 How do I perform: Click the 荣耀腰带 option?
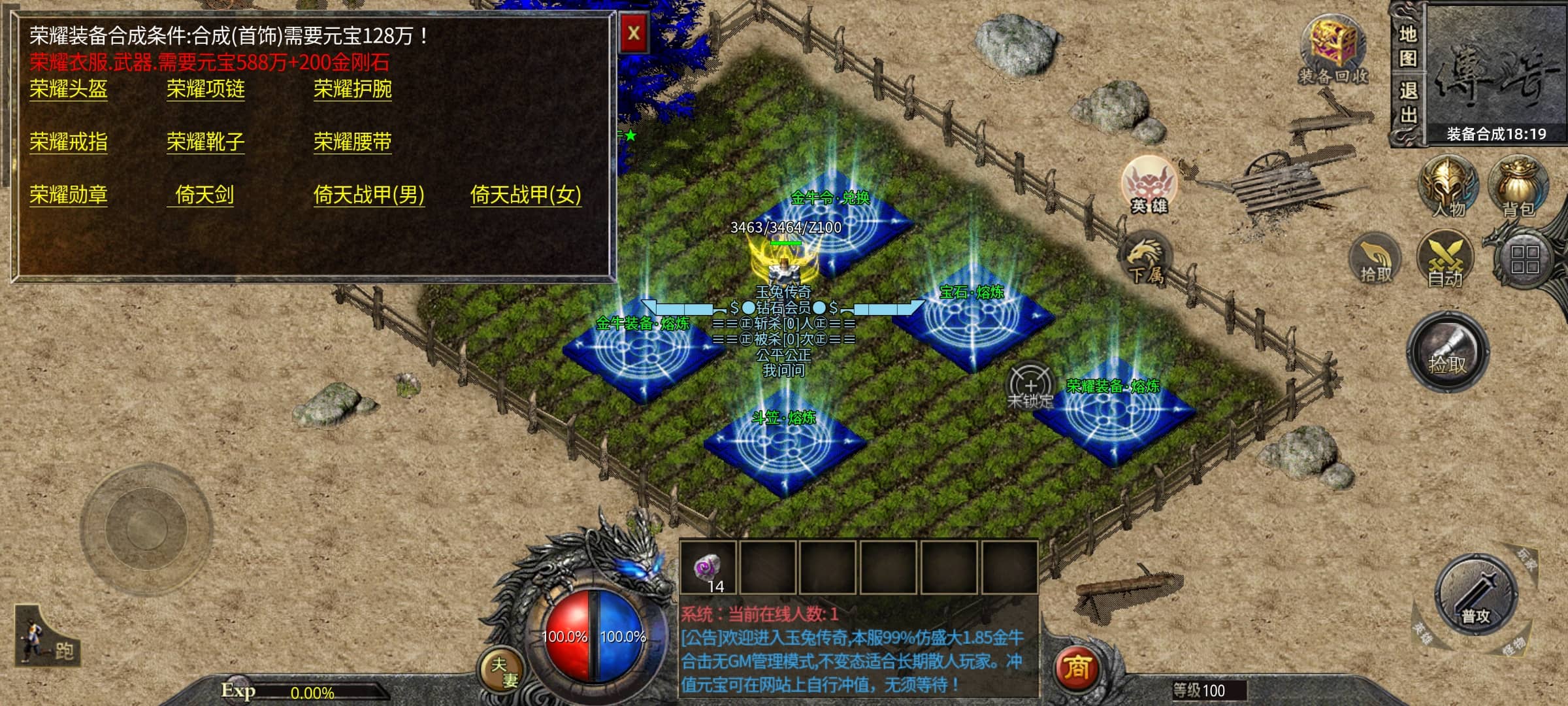[352, 142]
